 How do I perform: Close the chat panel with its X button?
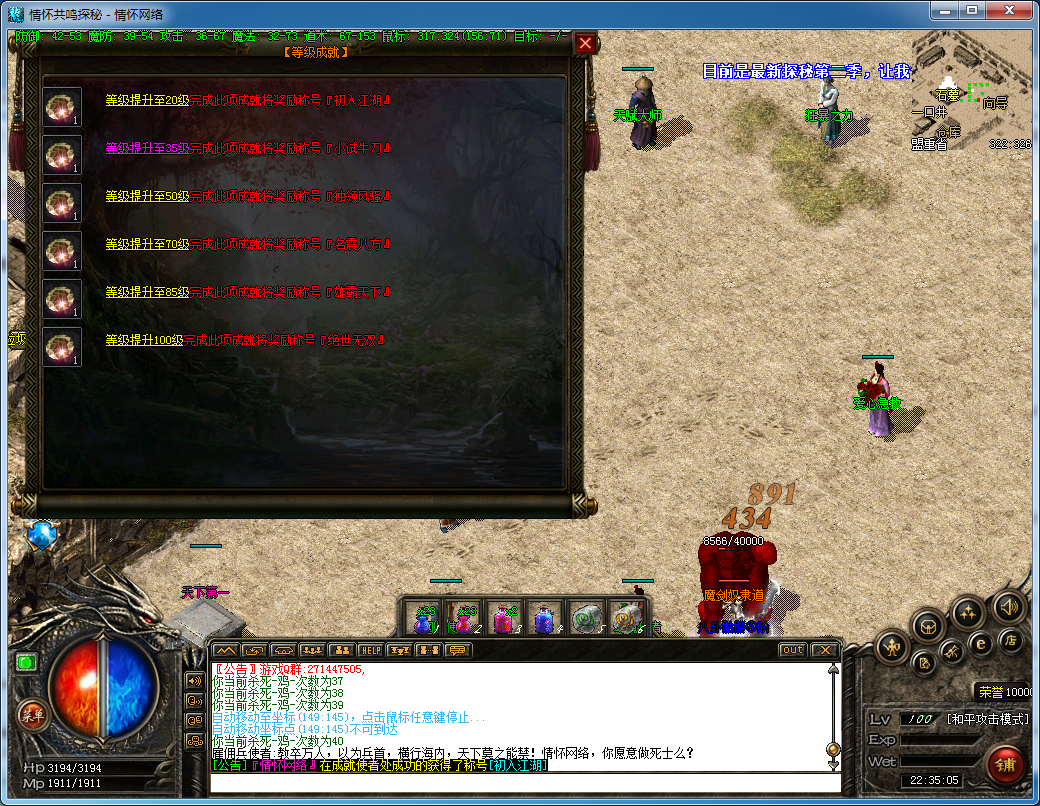click(x=823, y=650)
